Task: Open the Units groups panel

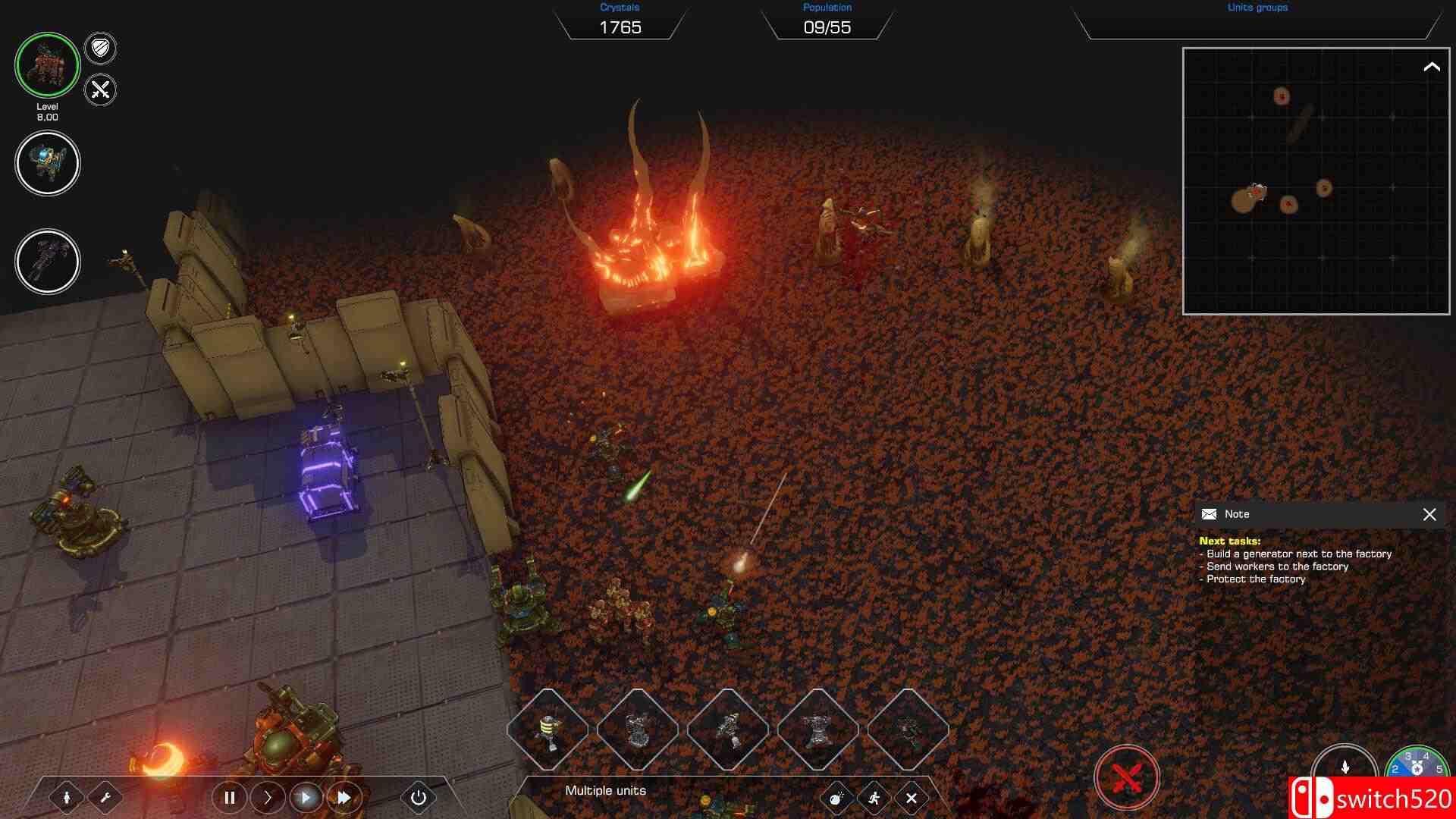Action: coord(1257,9)
